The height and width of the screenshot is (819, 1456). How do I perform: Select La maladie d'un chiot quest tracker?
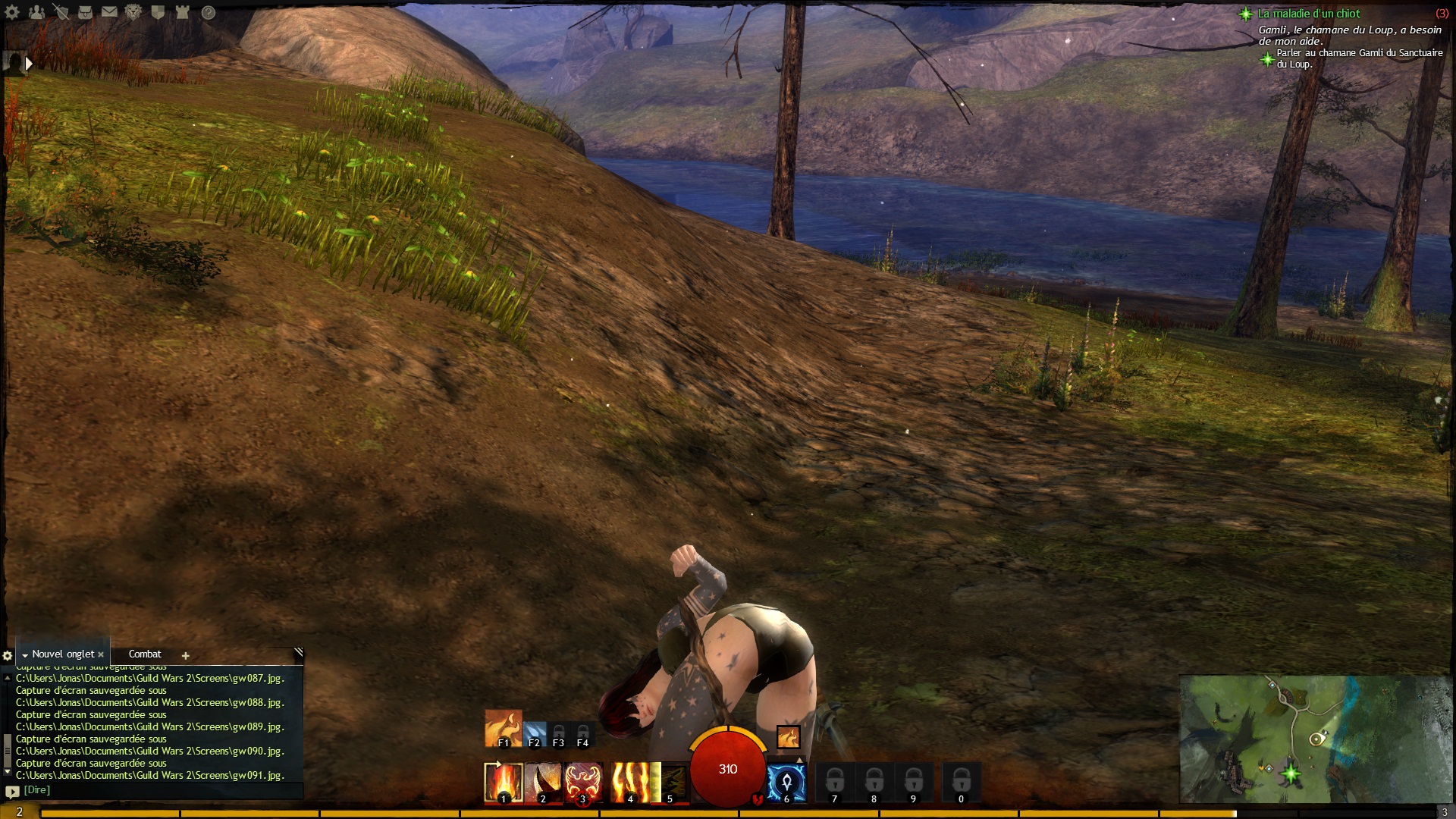(1309, 14)
